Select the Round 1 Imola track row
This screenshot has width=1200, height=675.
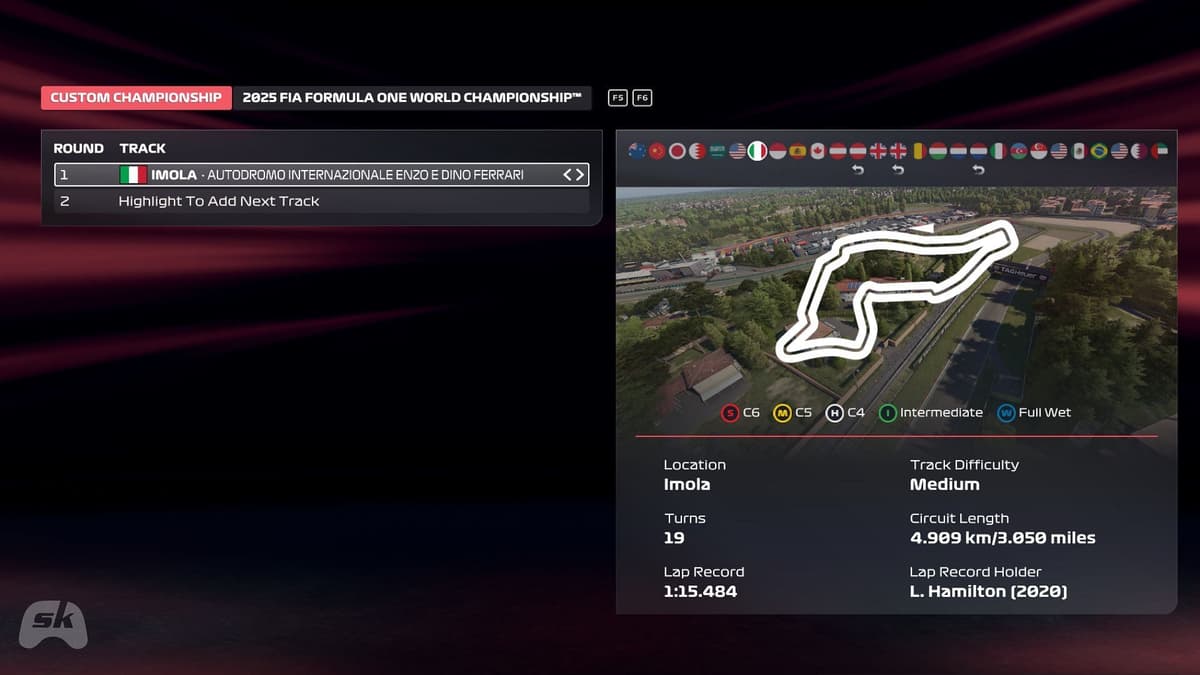(321, 175)
